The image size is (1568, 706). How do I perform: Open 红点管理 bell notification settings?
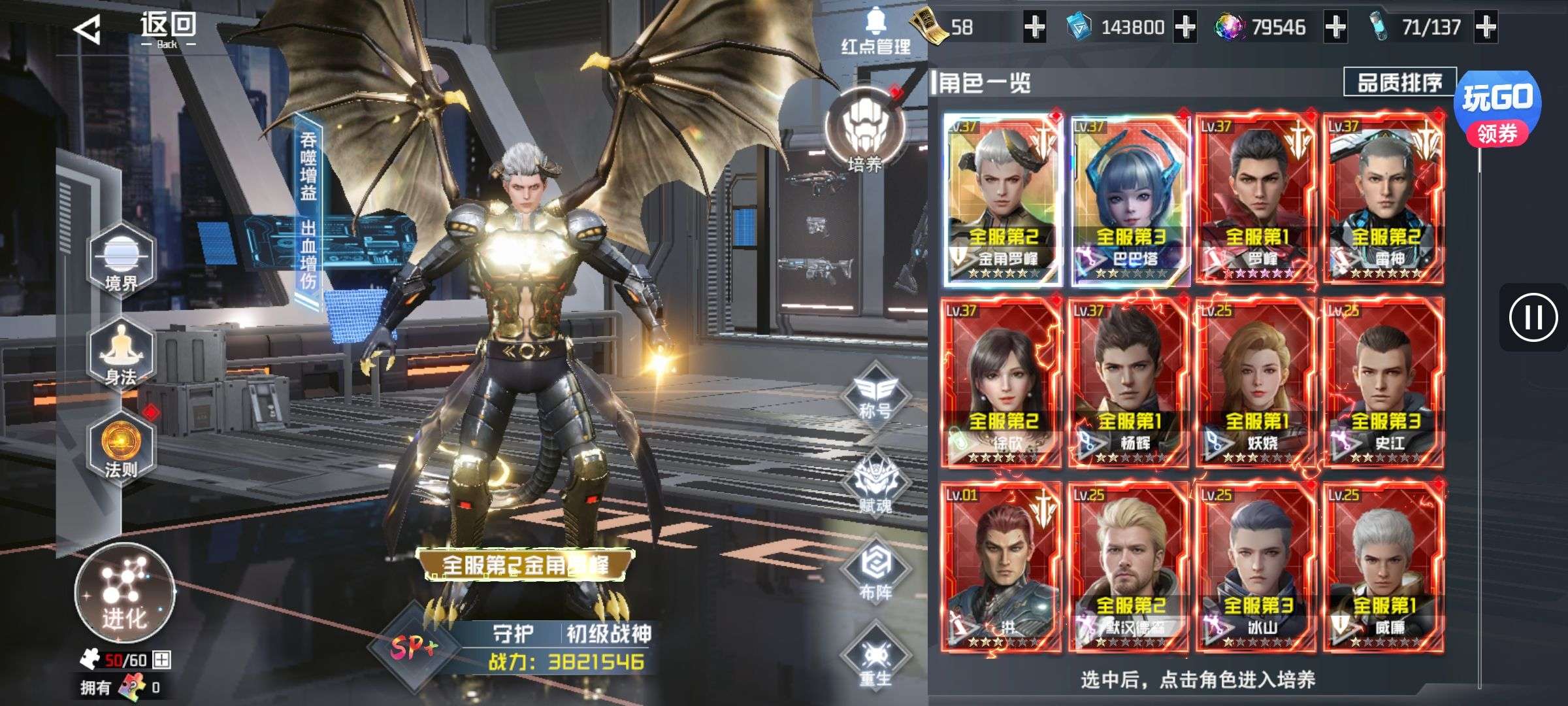click(875, 31)
